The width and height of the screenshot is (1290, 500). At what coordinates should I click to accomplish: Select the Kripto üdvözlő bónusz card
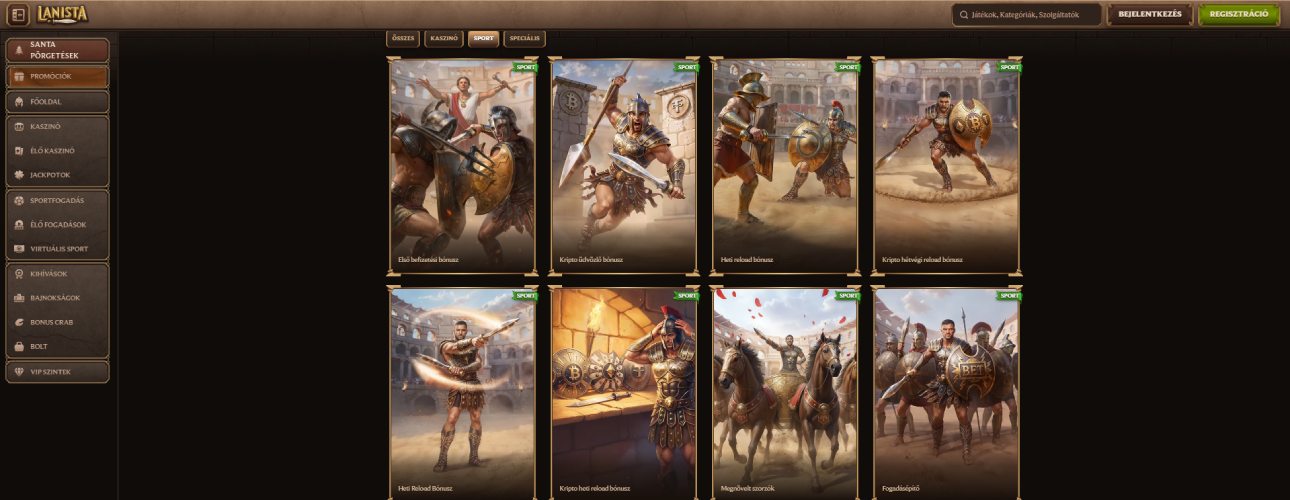click(624, 165)
